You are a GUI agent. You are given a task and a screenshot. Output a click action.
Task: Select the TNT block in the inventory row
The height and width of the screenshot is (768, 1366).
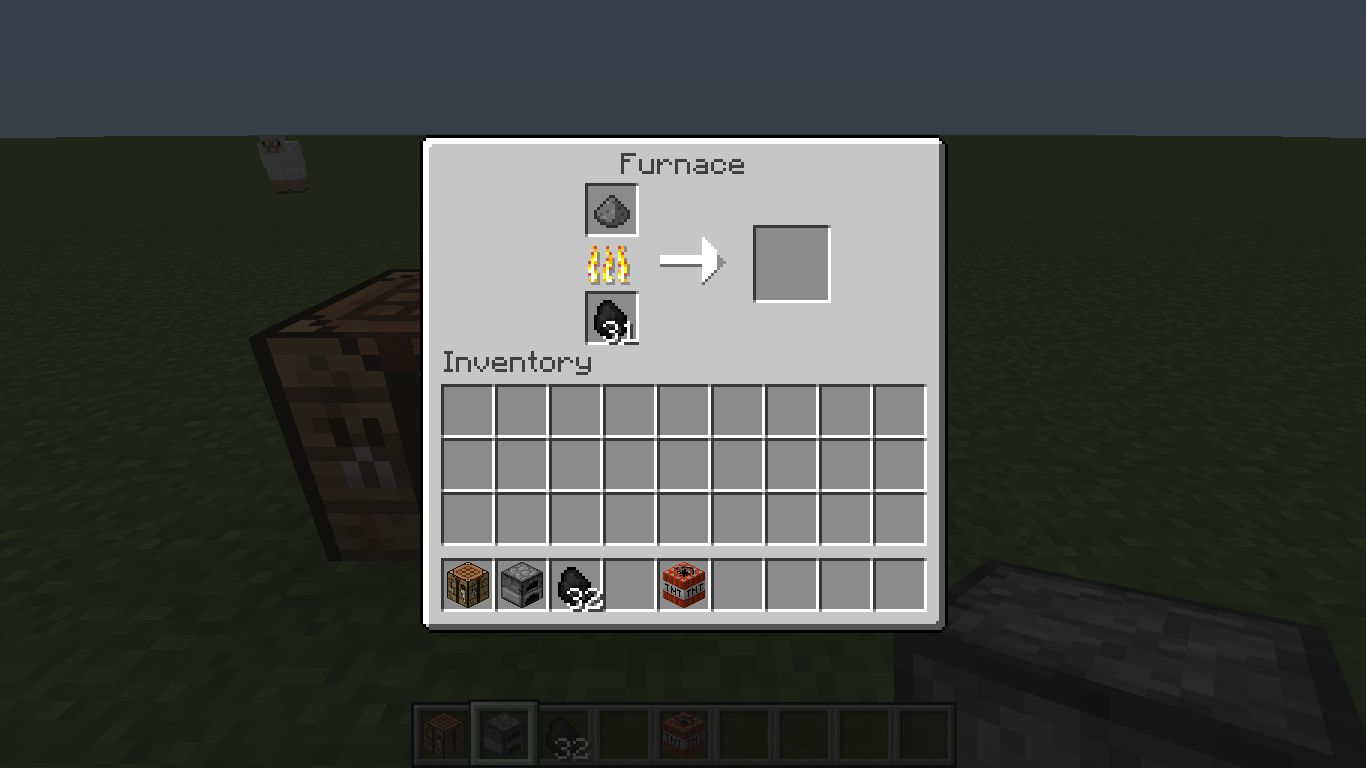pyautogui.click(x=682, y=585)
